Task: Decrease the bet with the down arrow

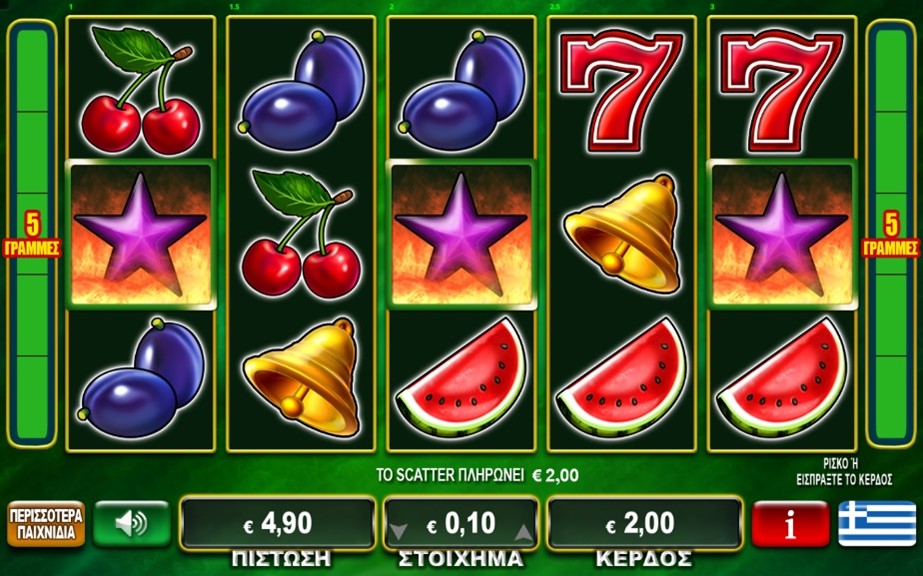Action: 400,531
